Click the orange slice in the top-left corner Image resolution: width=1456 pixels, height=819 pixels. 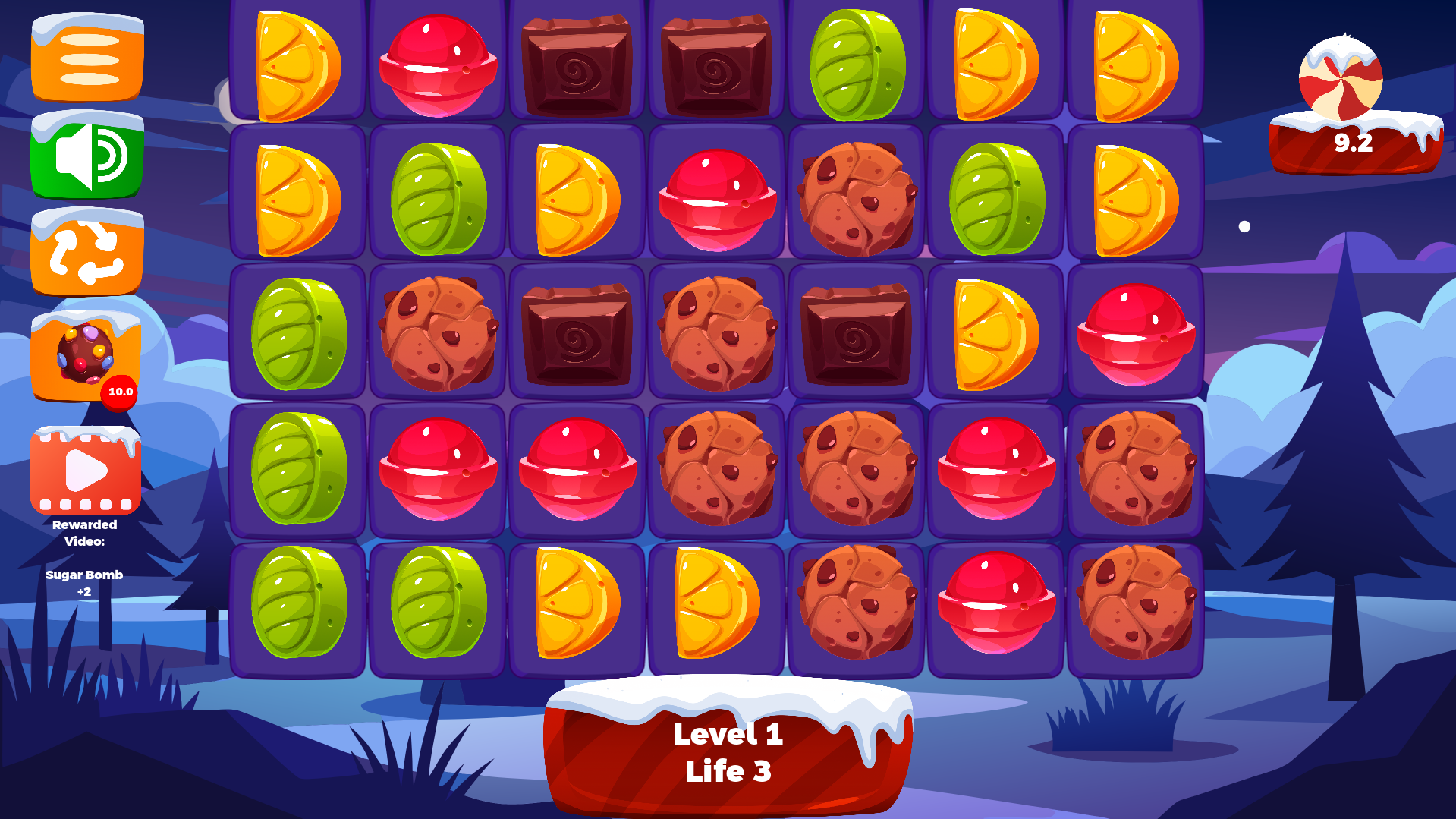click(x=299, y=65)
